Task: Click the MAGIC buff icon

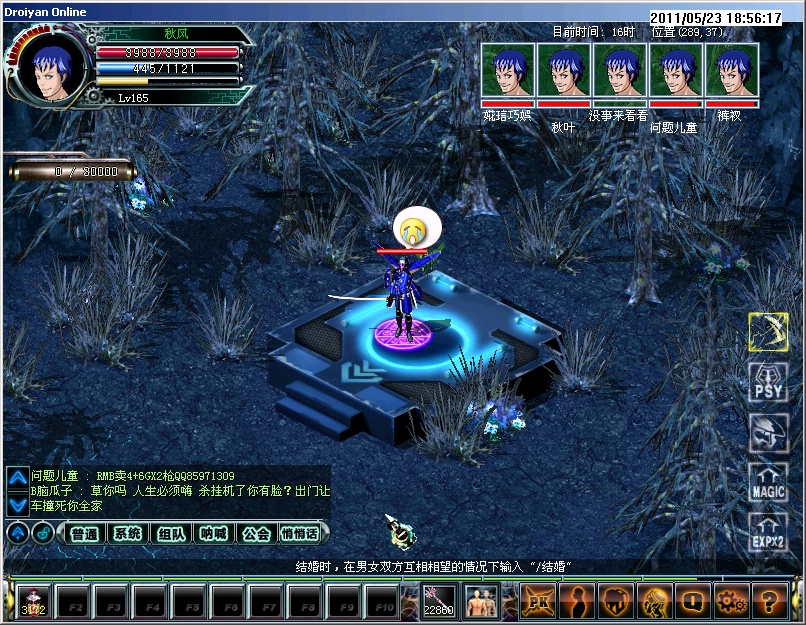Action: tap(768, 483)
